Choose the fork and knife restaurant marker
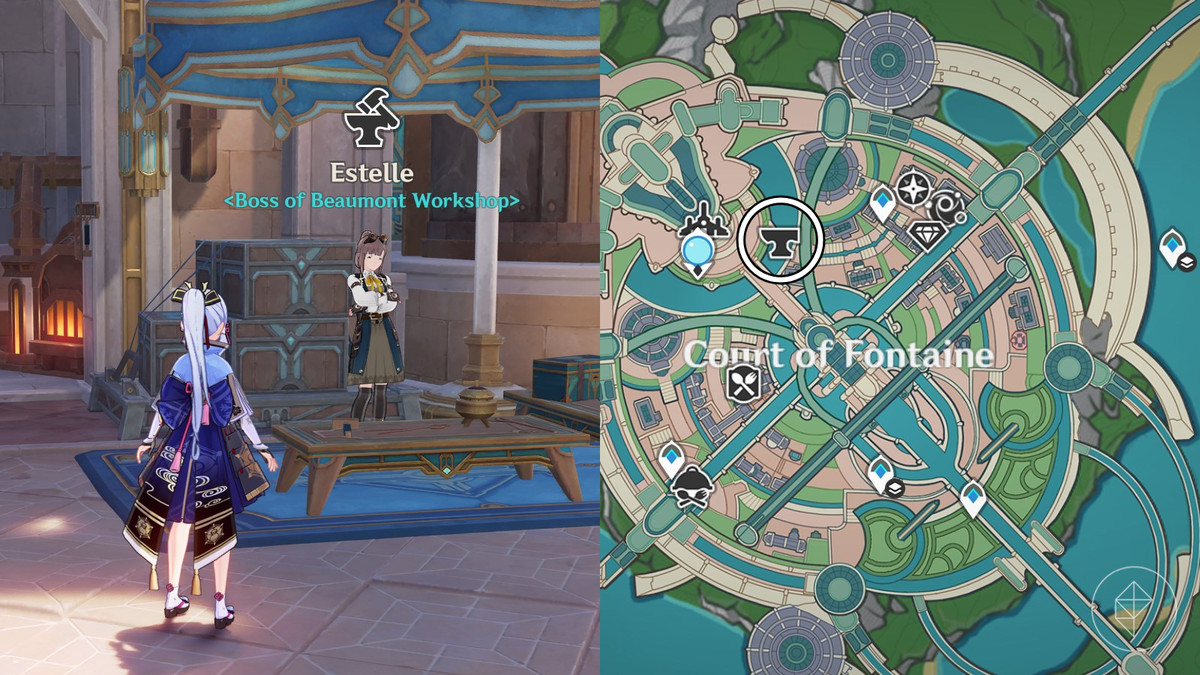Image resolution: width=1200 pixels, height=675 pixels. coord(745,382)
